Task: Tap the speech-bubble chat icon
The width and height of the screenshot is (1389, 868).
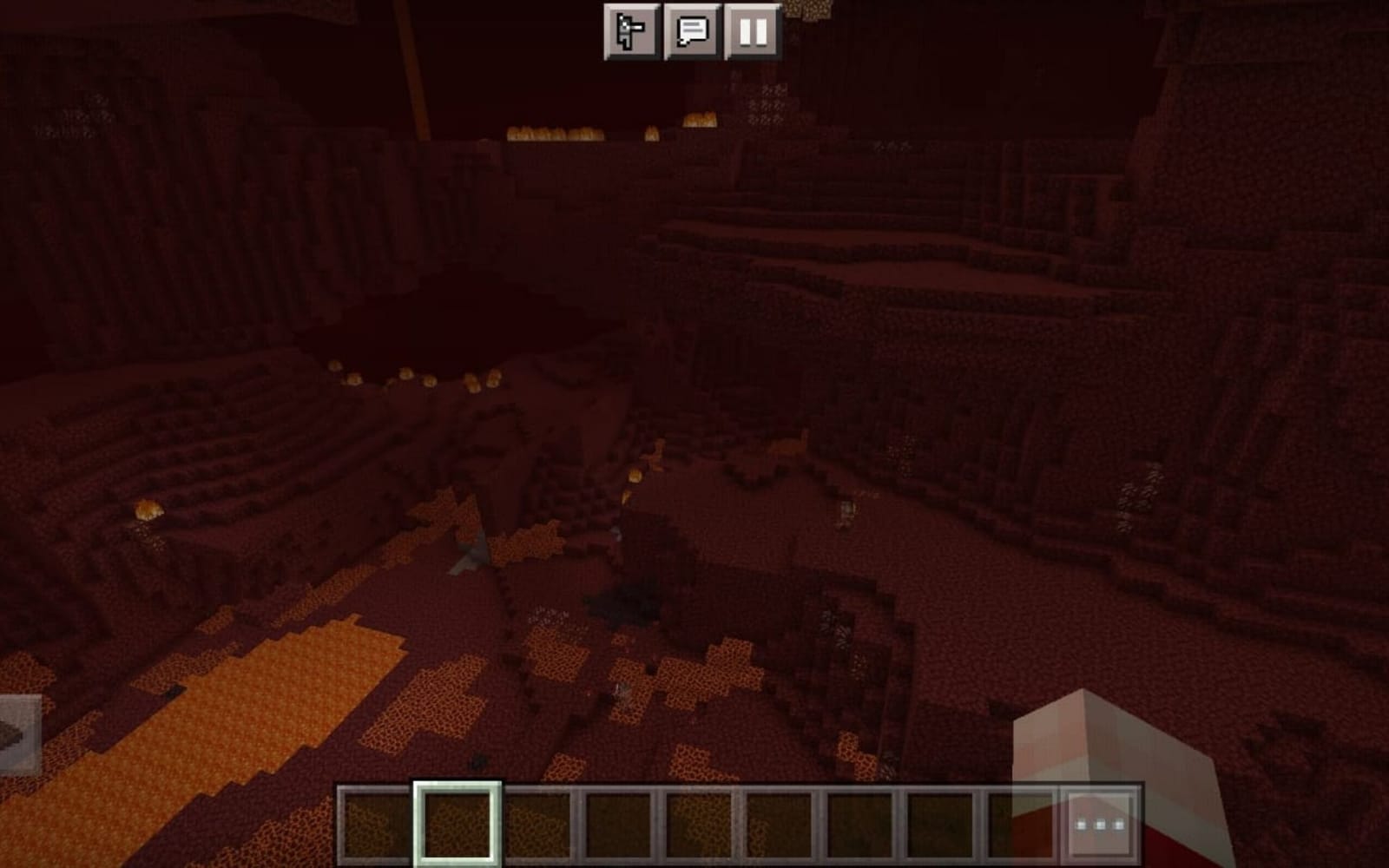Action: [x=694, y=31]
